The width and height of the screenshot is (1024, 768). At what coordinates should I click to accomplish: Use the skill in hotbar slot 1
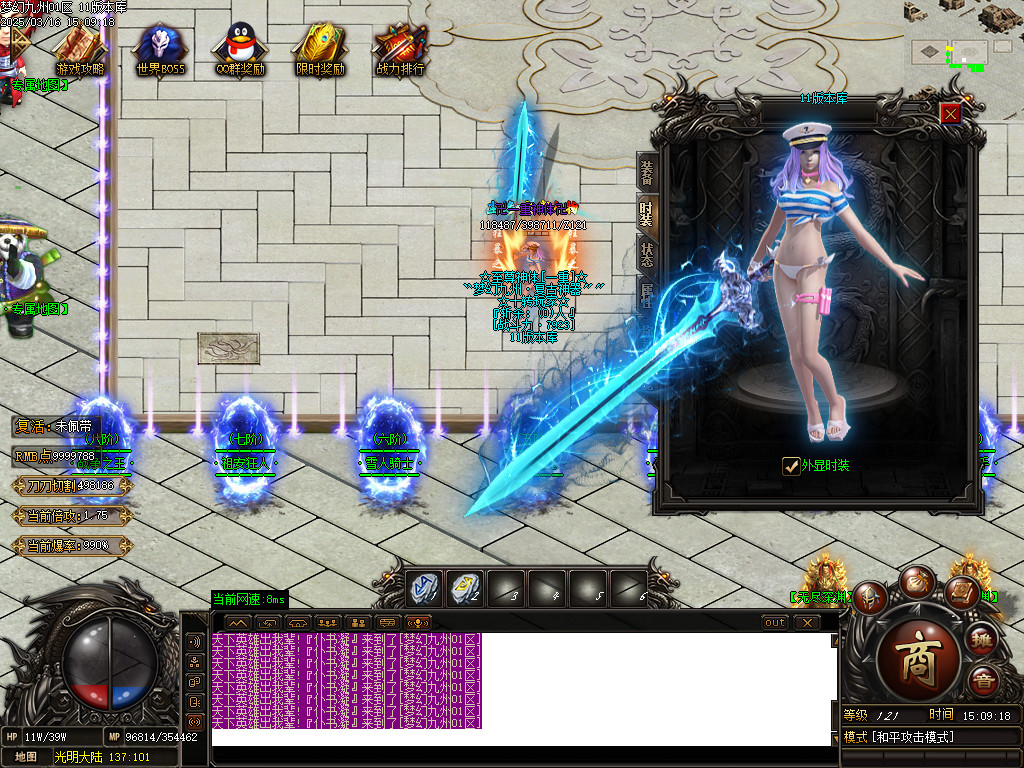coord(424,587)
